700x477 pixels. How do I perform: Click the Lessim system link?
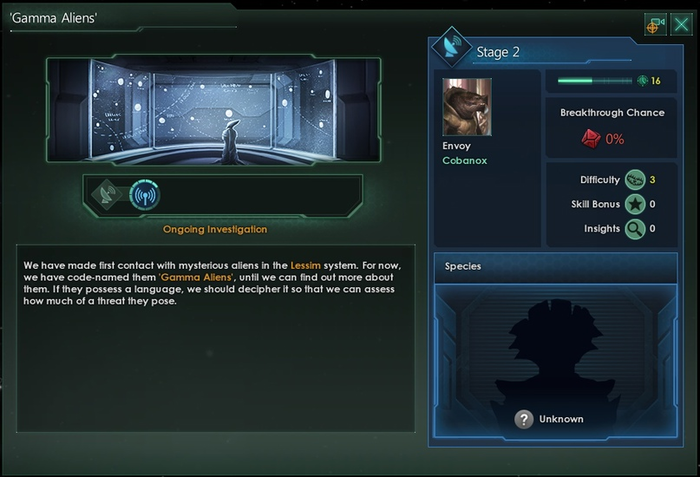pyautogui.click(x=307, y=264)
